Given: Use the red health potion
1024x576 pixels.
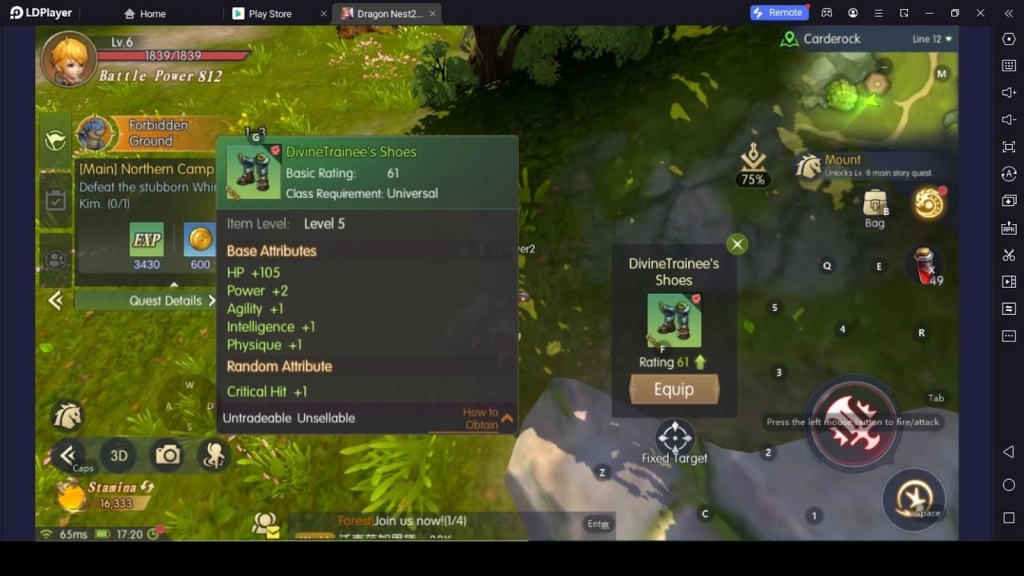Looking at the screenshot, I should 924,265.
